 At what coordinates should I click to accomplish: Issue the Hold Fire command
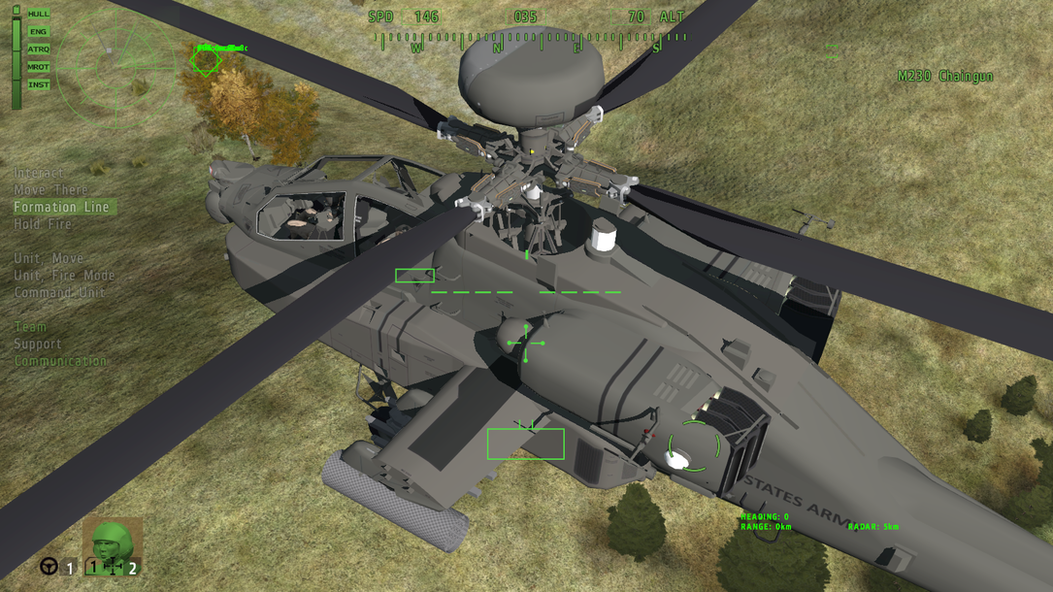pos(42,224)
